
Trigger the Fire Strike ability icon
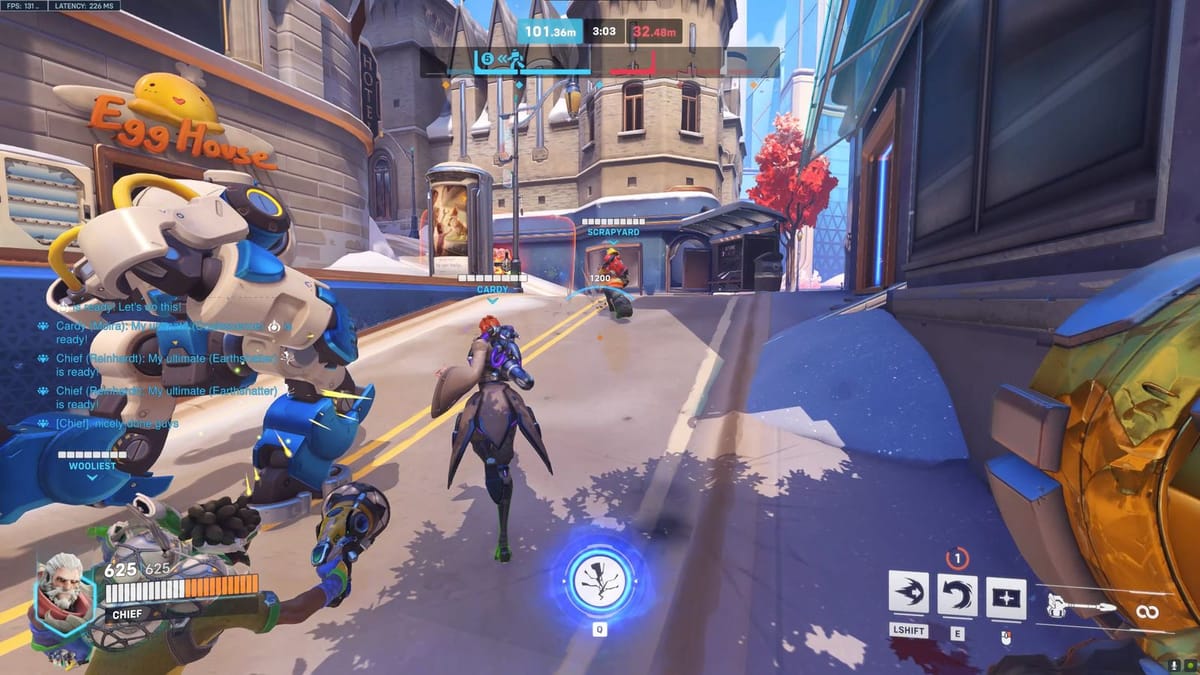pyautogui.click(x=957, y=594)
